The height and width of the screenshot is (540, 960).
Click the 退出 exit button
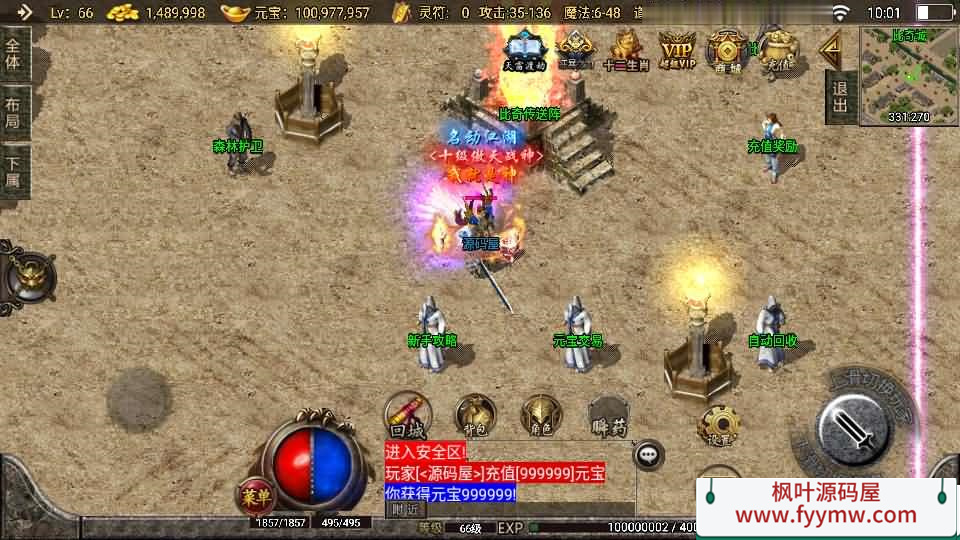[841, 97]
